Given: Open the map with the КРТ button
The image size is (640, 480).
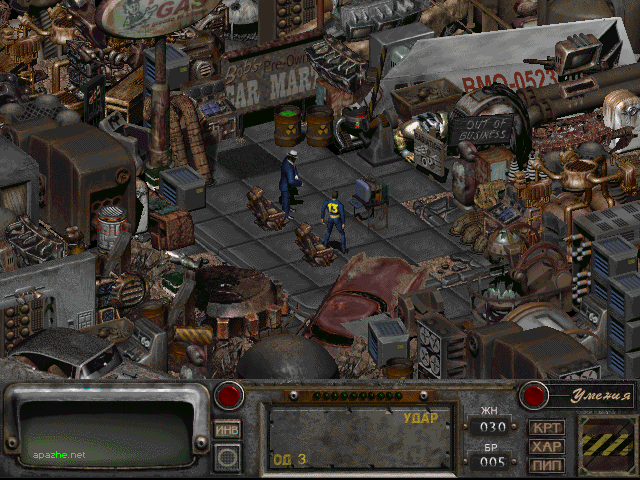Looking at the screenshot, I should coord(547,428).
